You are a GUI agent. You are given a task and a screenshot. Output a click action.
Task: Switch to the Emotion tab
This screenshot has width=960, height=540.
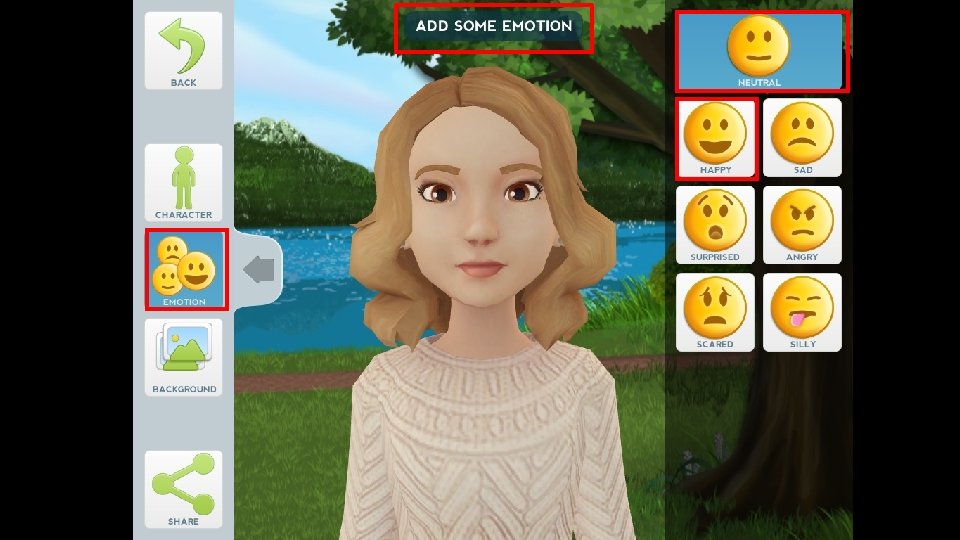point(186,269)
